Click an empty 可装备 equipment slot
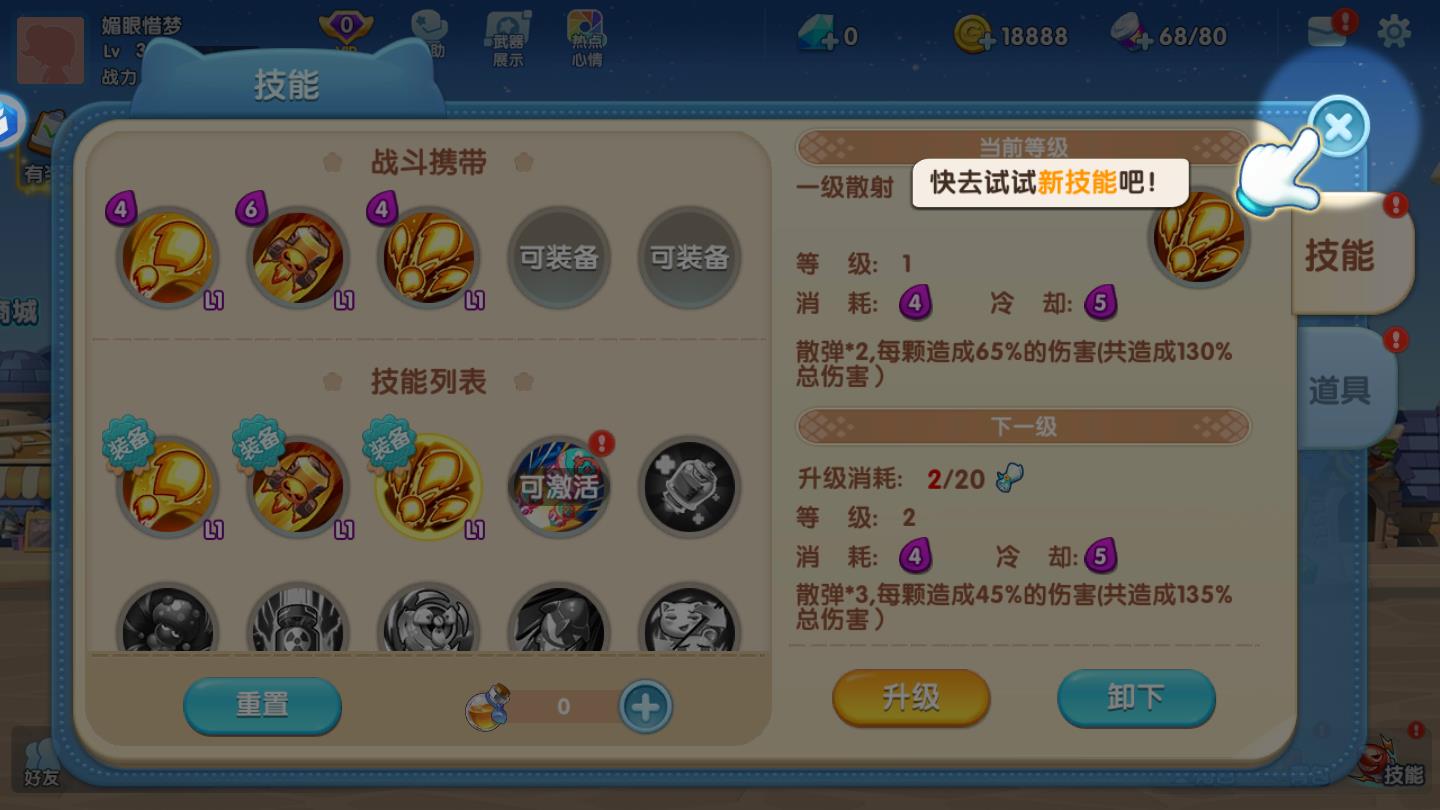The image size is (1440, 810). [x=559, y=257]
